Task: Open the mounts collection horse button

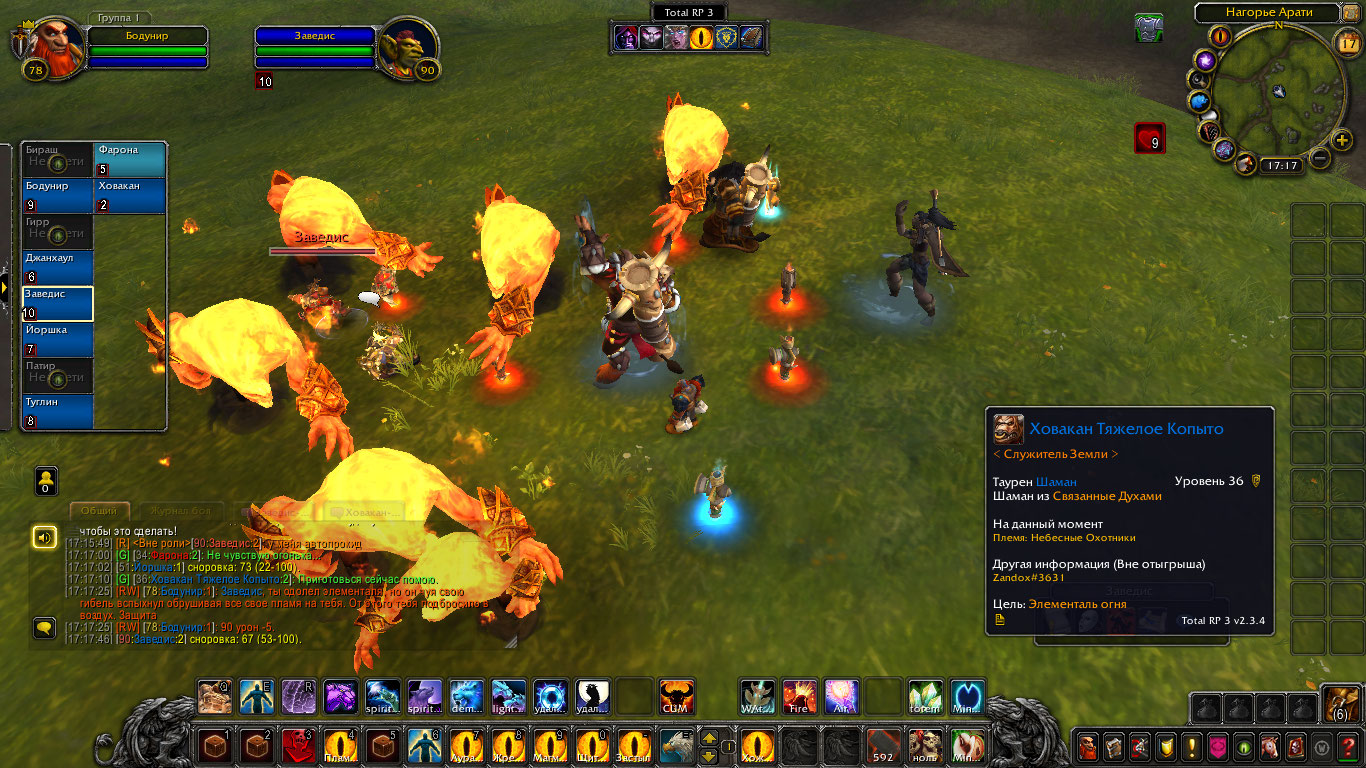Action: tap(1269, 746)
